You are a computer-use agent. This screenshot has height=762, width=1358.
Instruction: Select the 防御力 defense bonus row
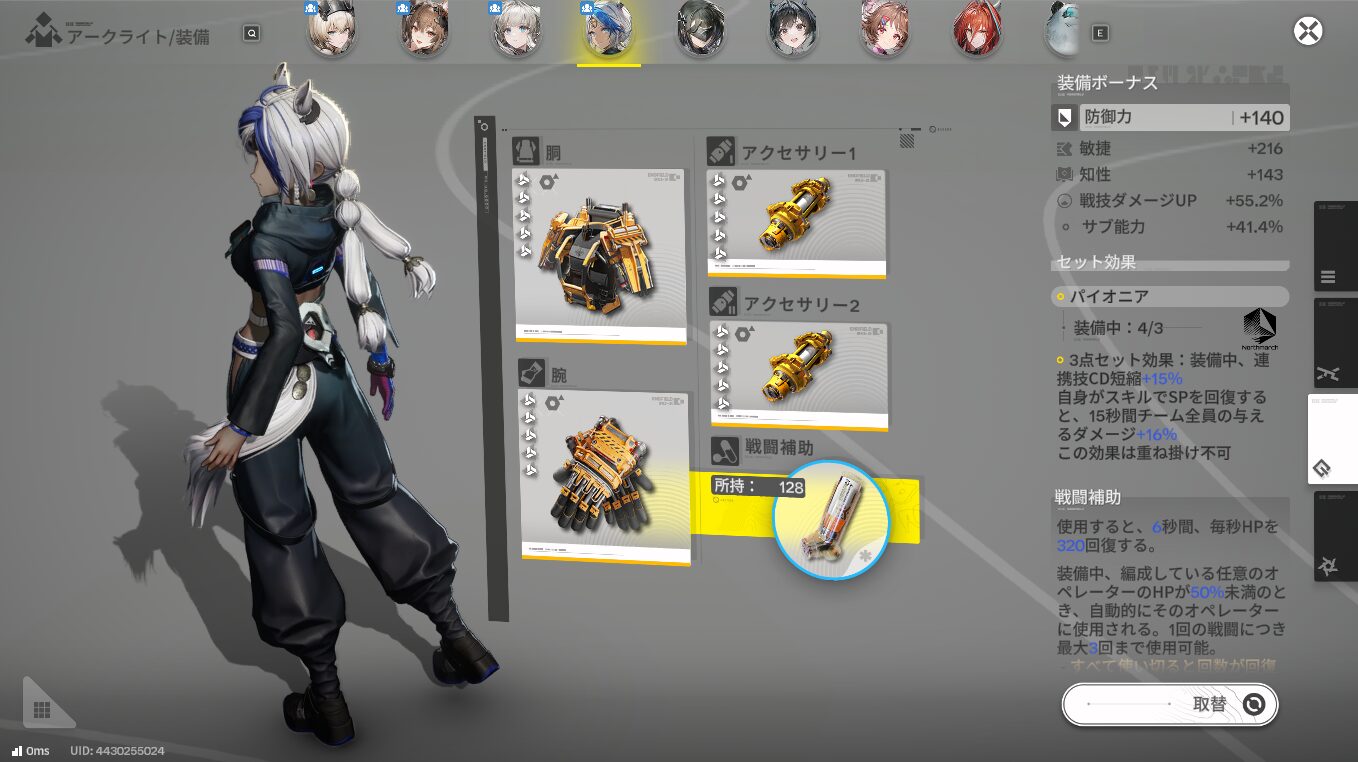[x=1170, y=118]
